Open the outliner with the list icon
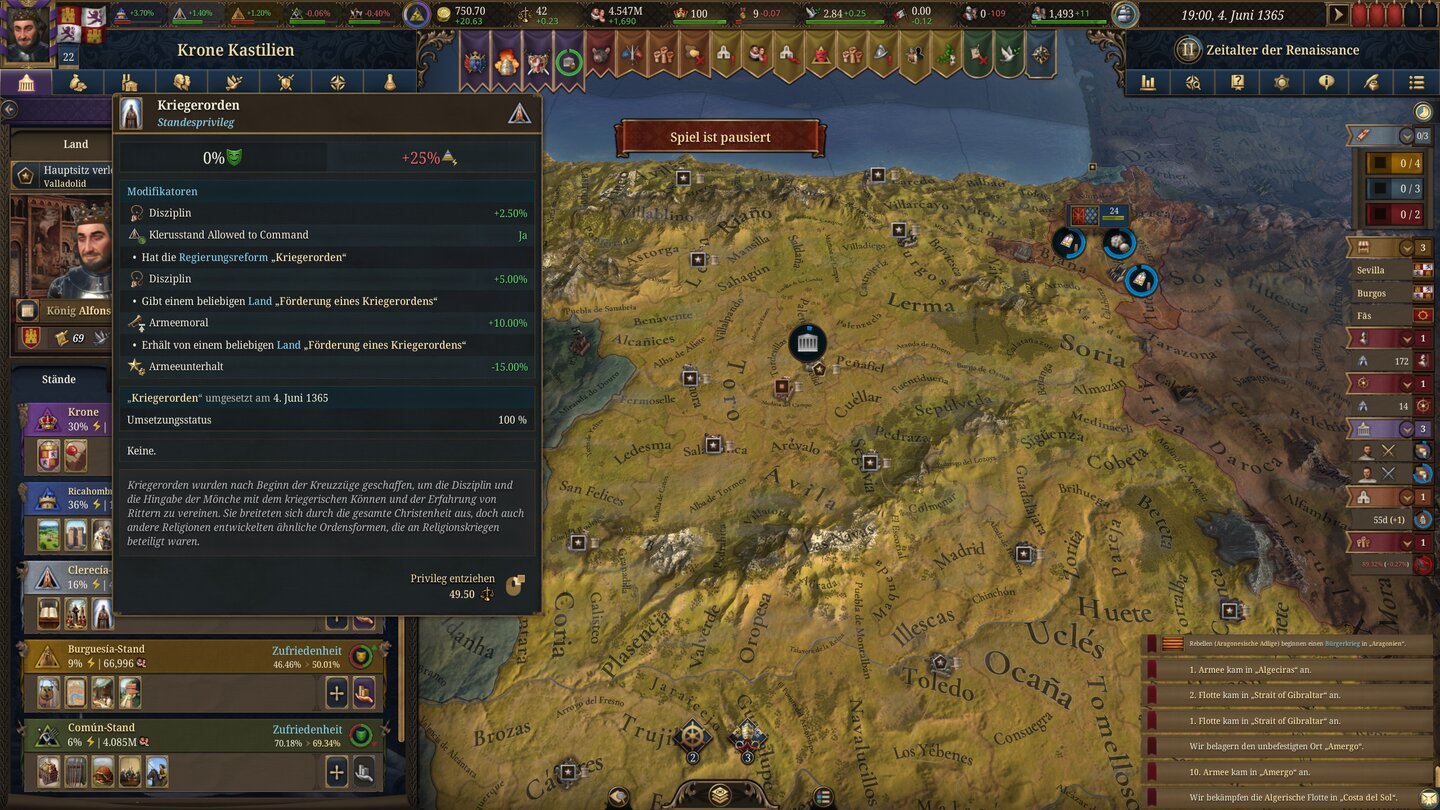This screenshot has height=810, width=1440. coord(1418,82)
